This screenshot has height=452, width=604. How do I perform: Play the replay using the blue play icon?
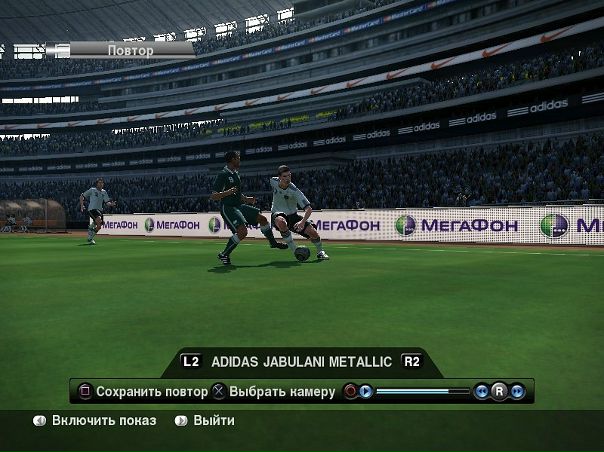pos(366,392)
